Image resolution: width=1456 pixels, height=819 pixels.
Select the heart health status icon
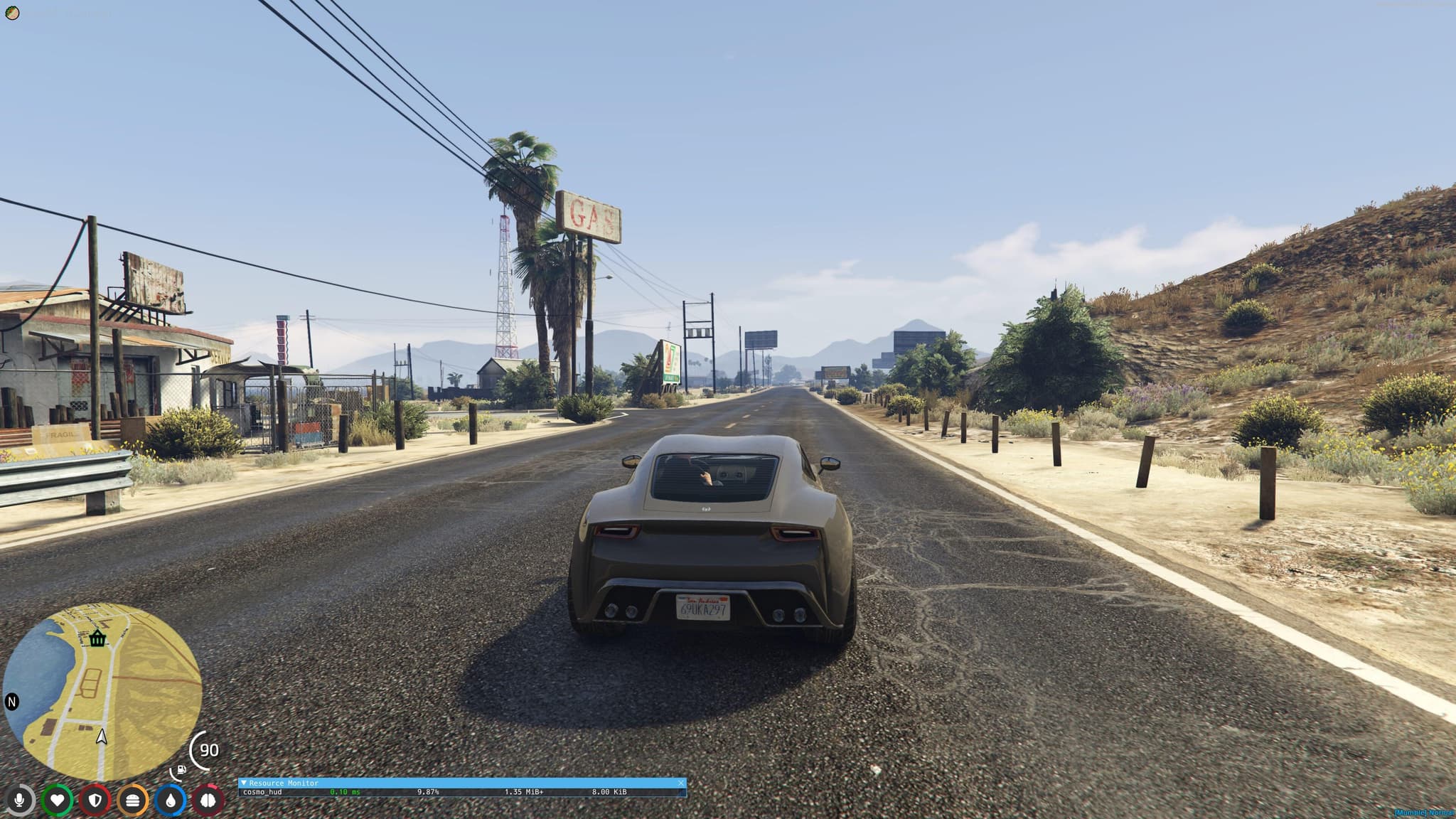pyautogui.click(x=58, y=800)
